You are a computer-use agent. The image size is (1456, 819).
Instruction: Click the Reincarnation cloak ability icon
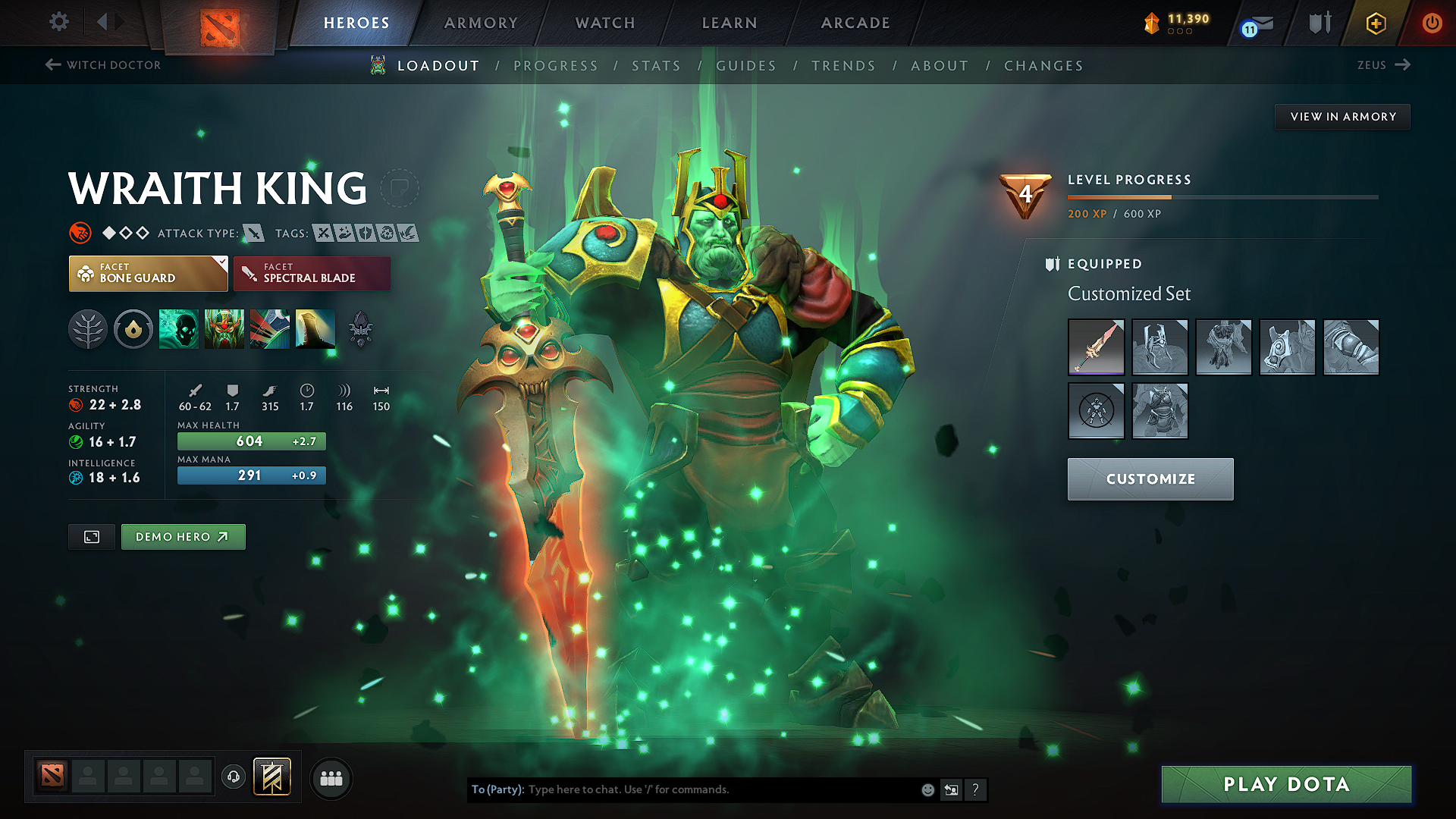(315, 329)
